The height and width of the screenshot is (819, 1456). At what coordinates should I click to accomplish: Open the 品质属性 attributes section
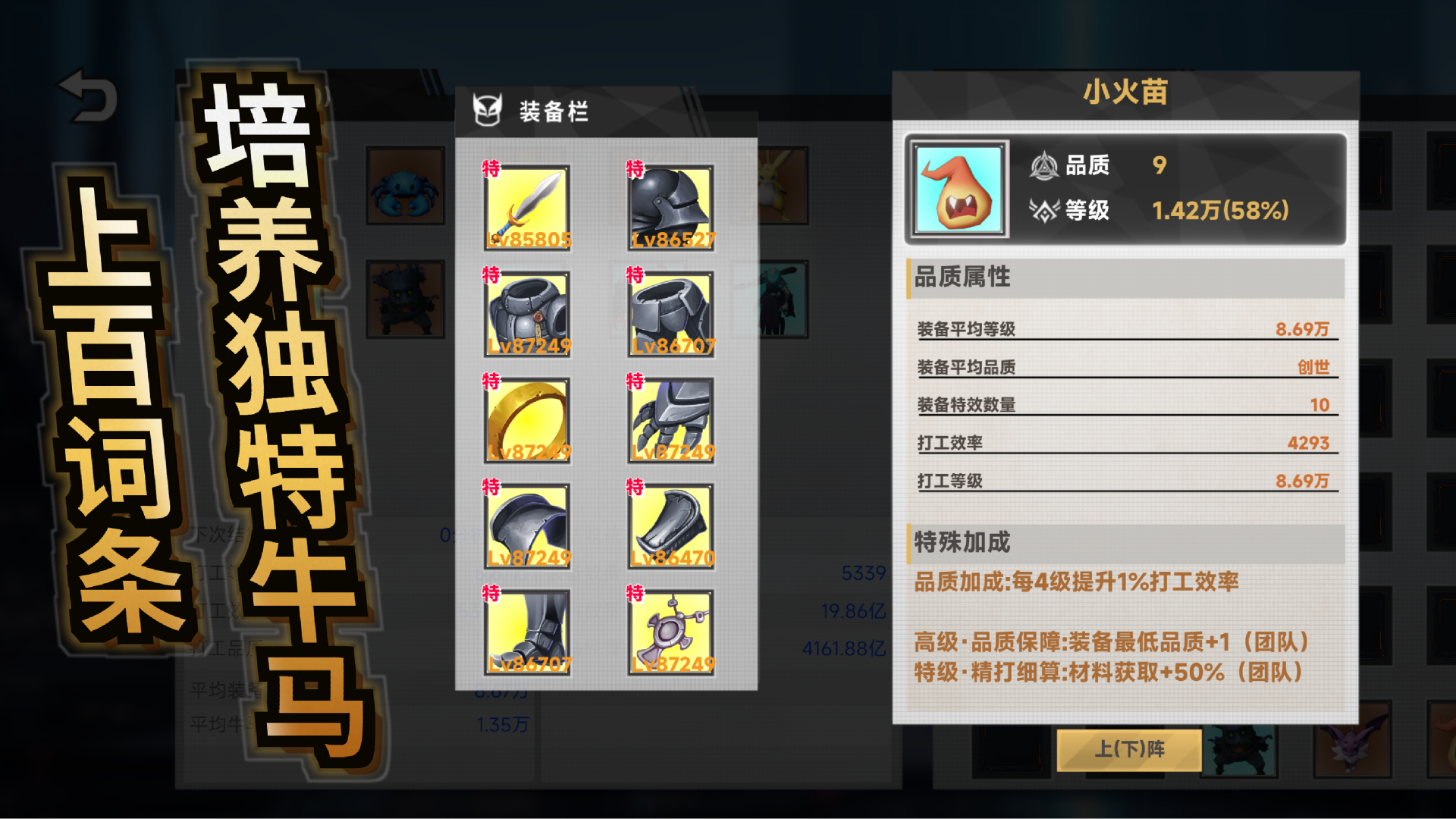click(x=960, y=278)
